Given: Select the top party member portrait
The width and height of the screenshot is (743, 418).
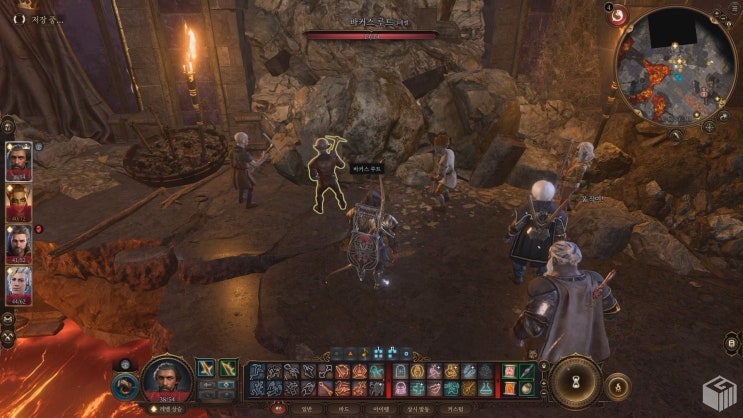Looking at the screenshot, I should (x=19, y=159).
